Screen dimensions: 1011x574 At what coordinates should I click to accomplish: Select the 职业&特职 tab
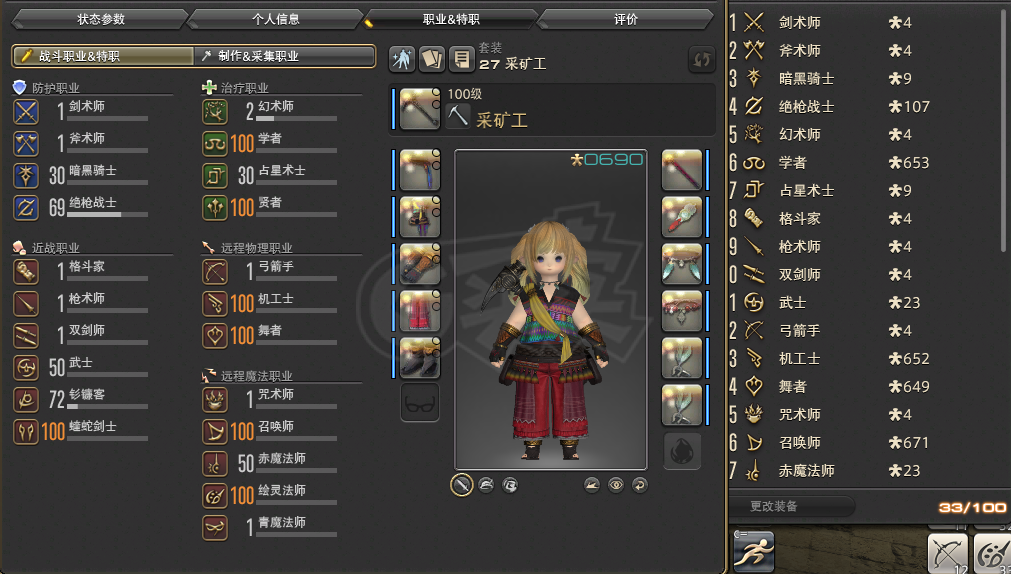(452, 19)
